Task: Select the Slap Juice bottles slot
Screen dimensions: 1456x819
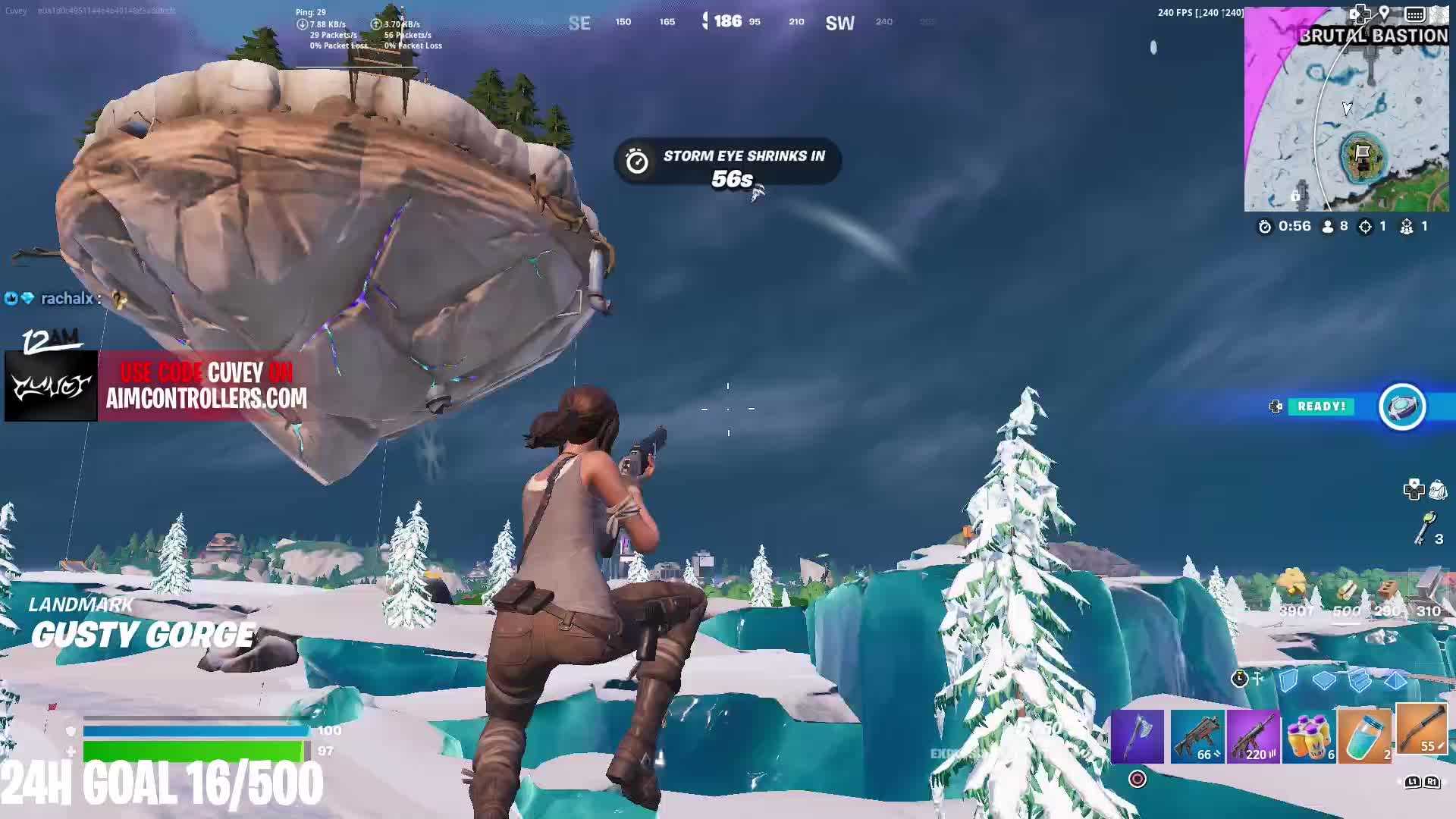Action: click(x=1309, y=736)
